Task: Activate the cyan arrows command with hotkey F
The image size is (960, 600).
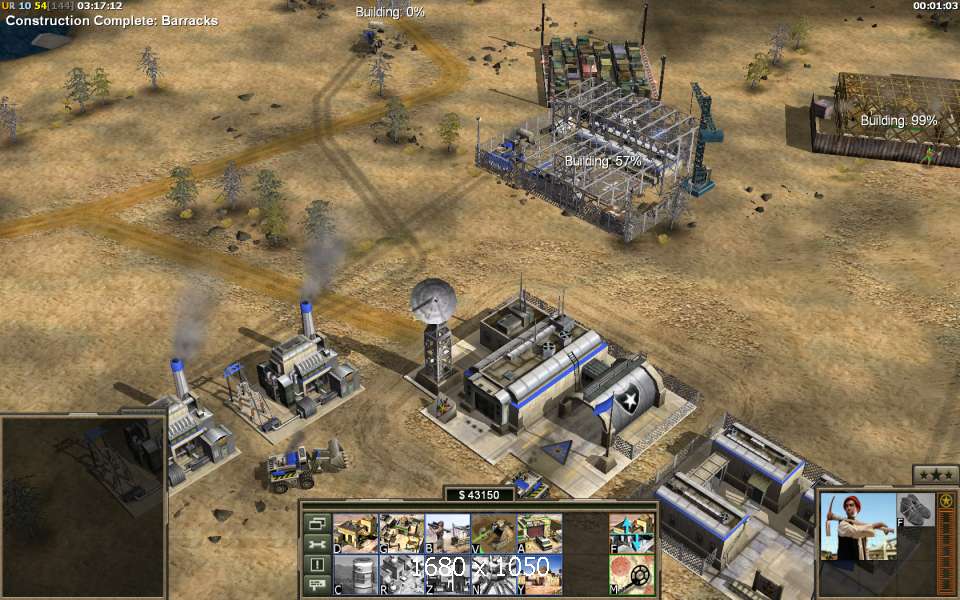Action: point(632,533)
